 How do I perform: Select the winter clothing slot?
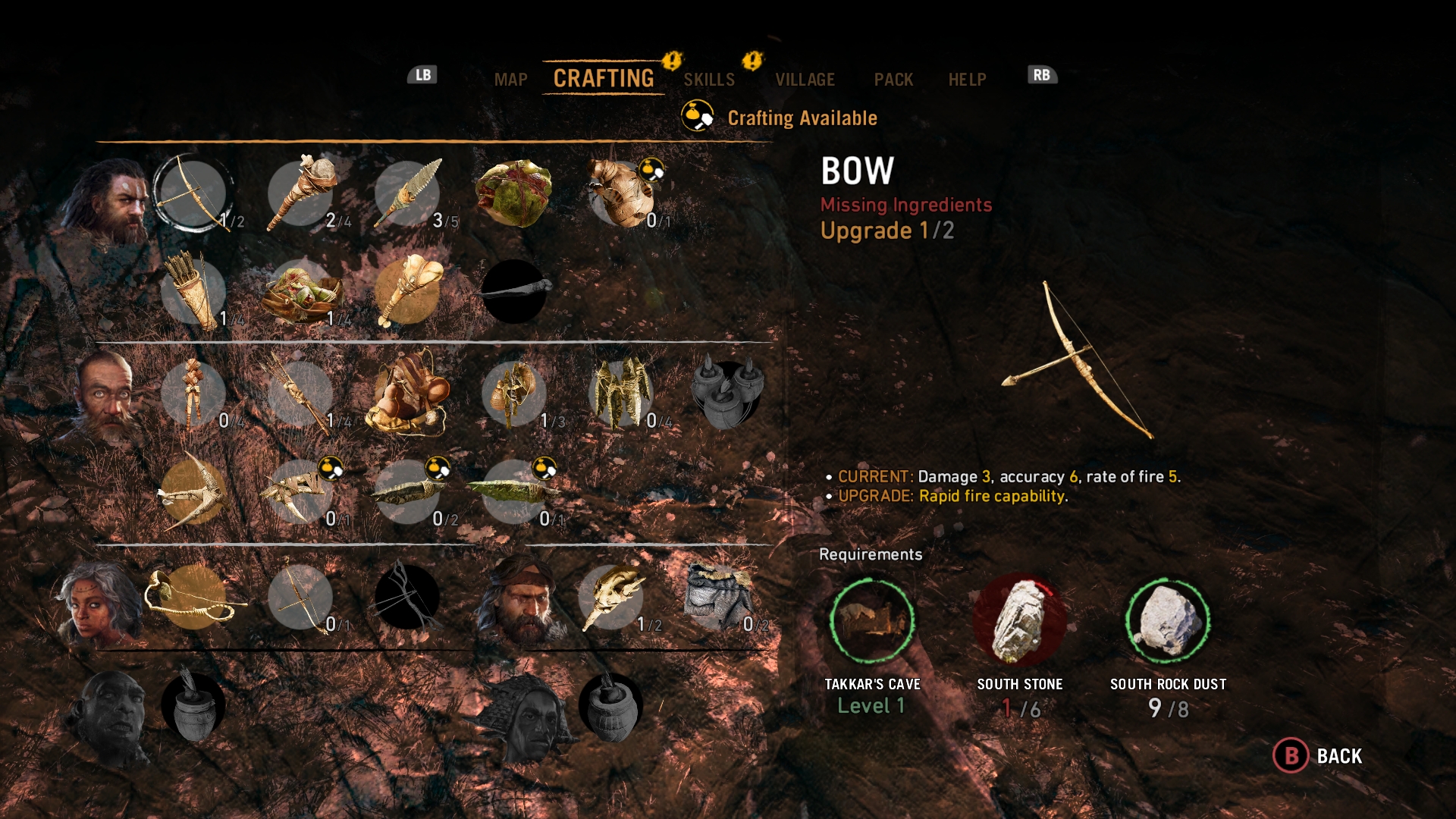click(x=720, y=597)
